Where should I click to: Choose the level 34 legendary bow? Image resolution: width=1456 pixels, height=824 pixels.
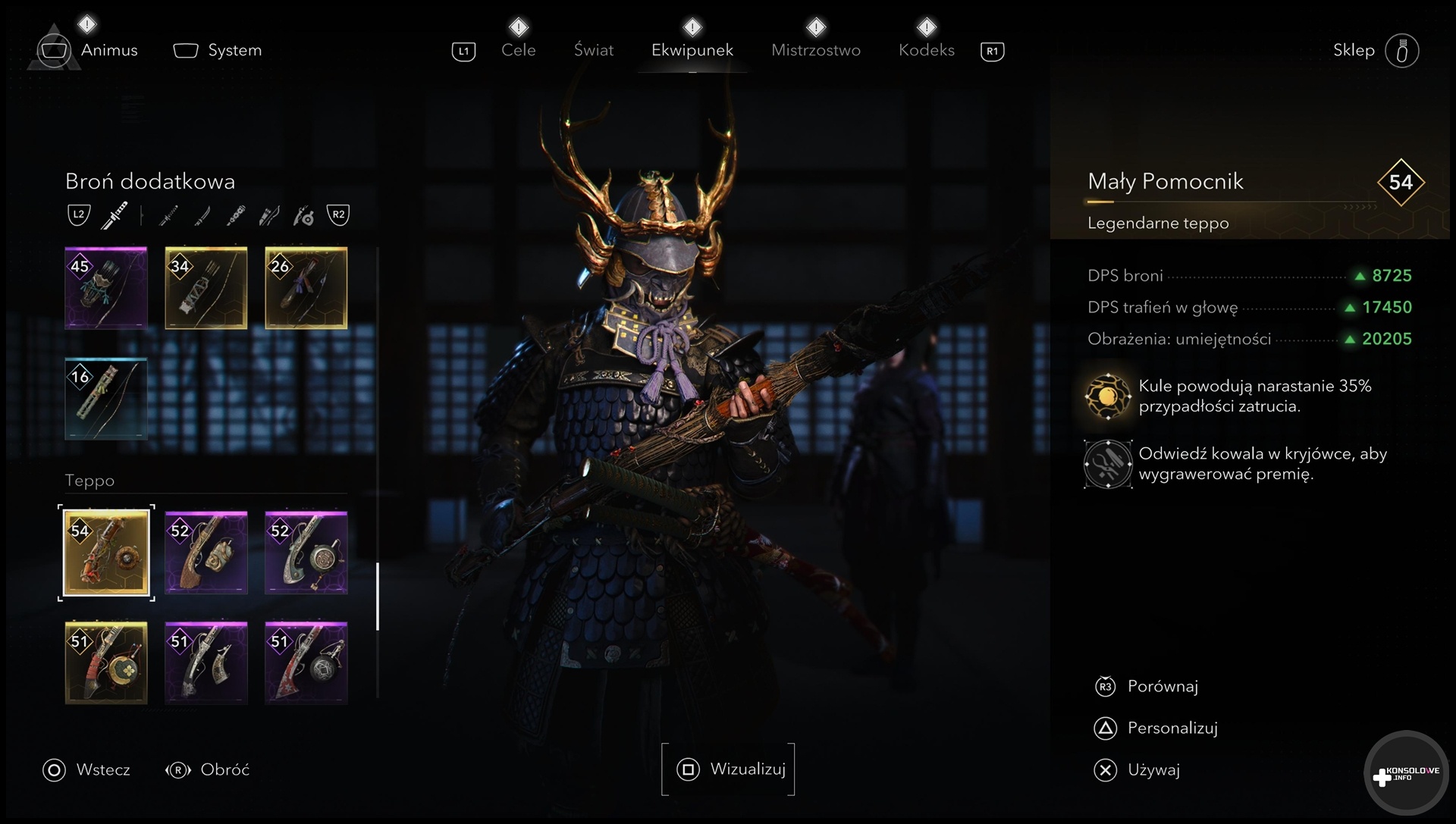click(206, 288)
